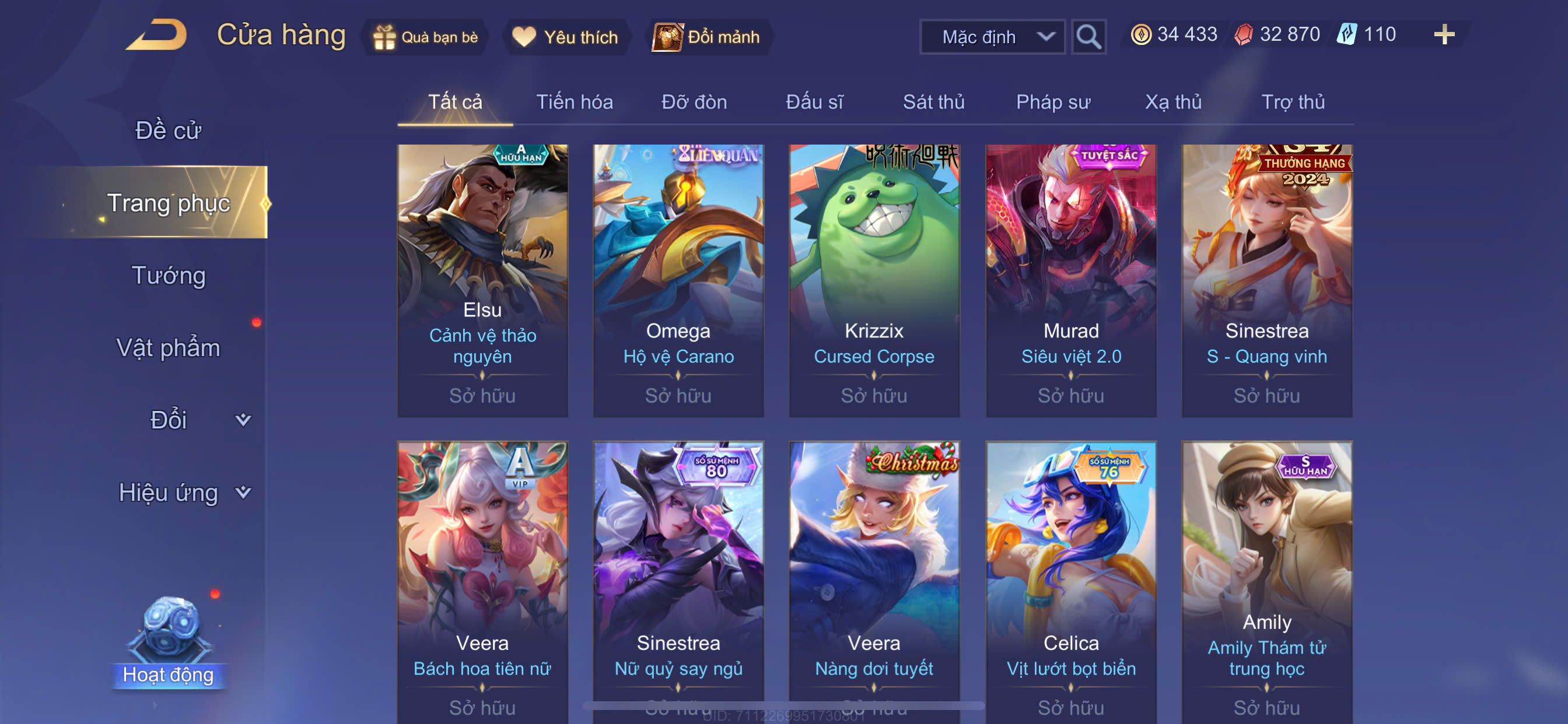This screenshot has height=724, width=1568.
Task: Switch to the Tiến hóa tab
Action: (x=574, y=101)
